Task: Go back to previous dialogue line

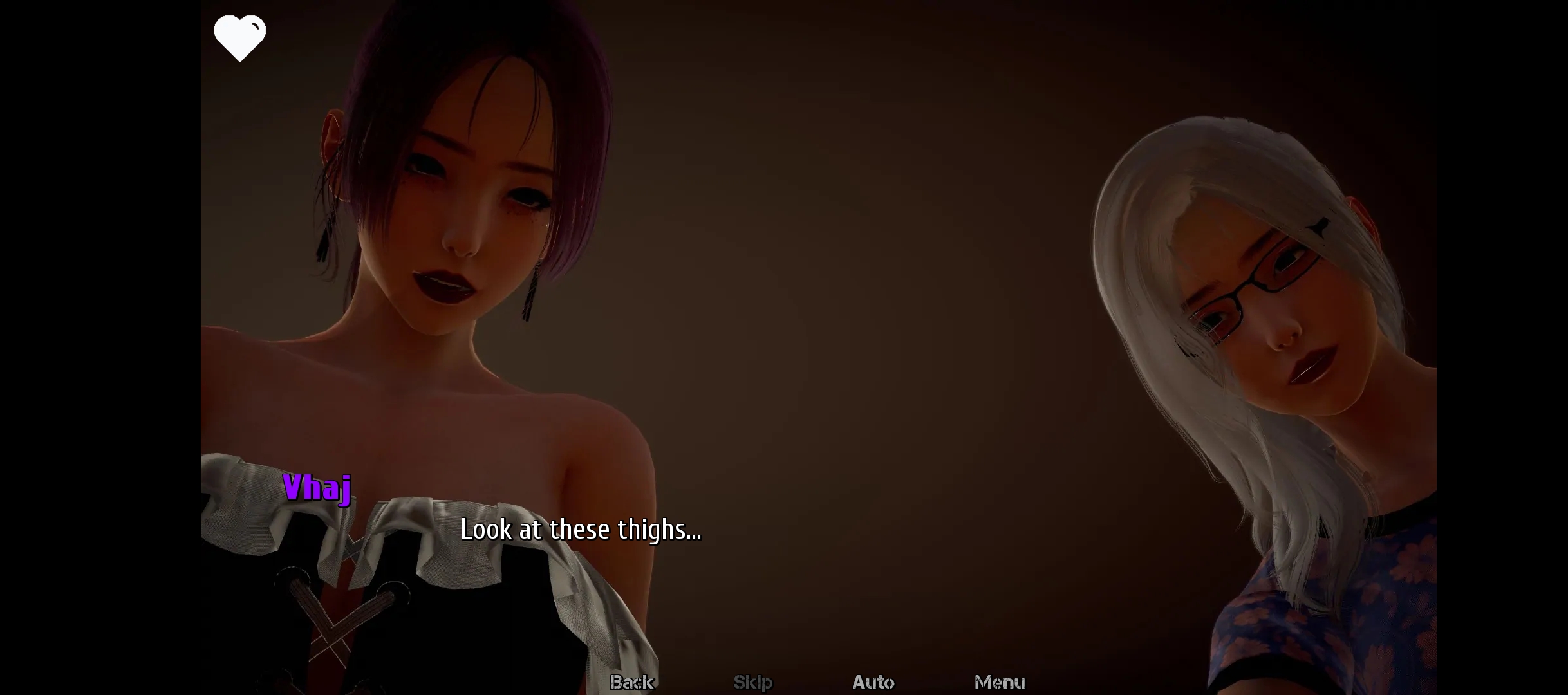Action: click(631, 681)
